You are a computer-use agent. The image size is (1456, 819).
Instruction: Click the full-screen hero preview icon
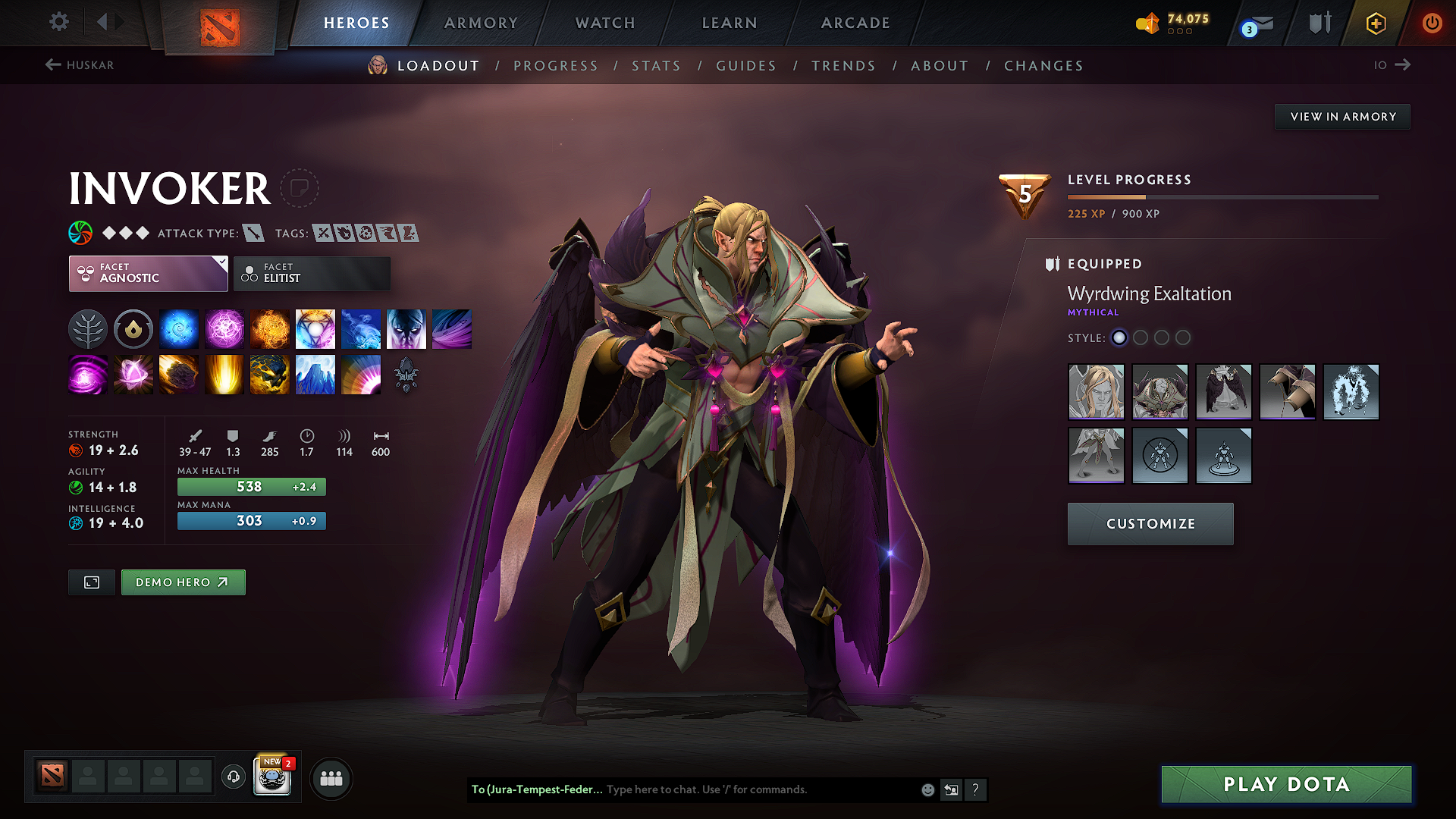coord(91,582)
